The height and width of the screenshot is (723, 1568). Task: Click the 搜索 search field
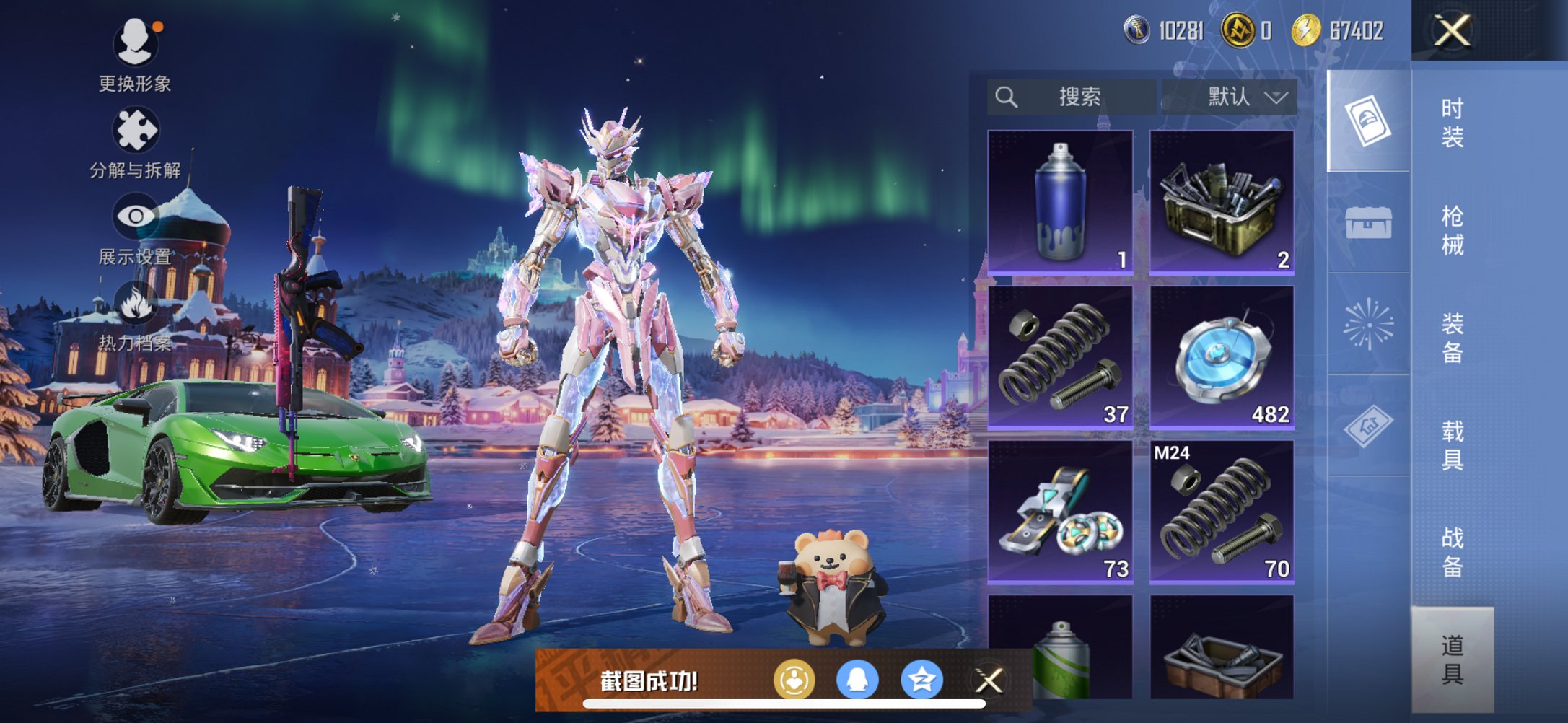point(1072,97)
